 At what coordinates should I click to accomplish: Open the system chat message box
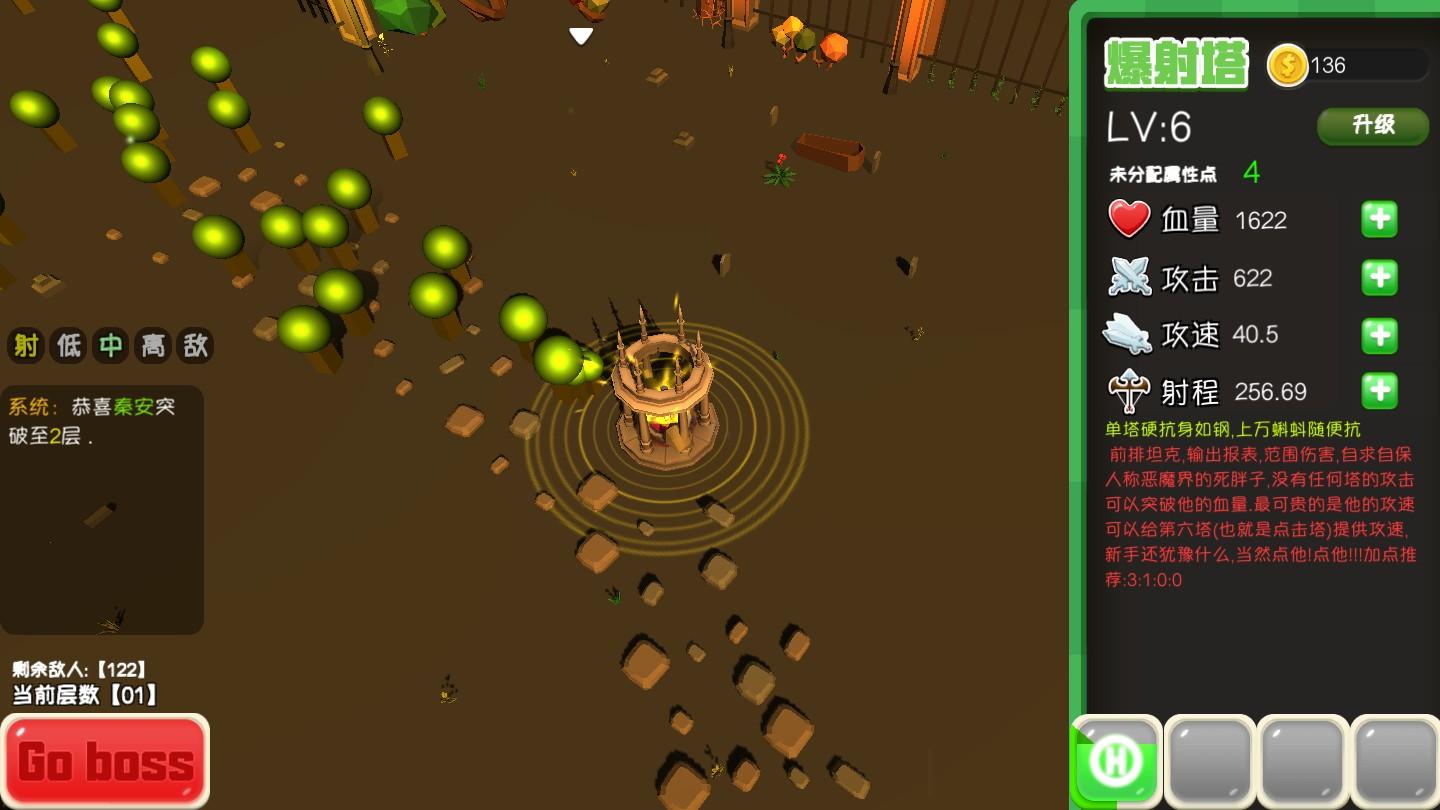tap(102, 509)
